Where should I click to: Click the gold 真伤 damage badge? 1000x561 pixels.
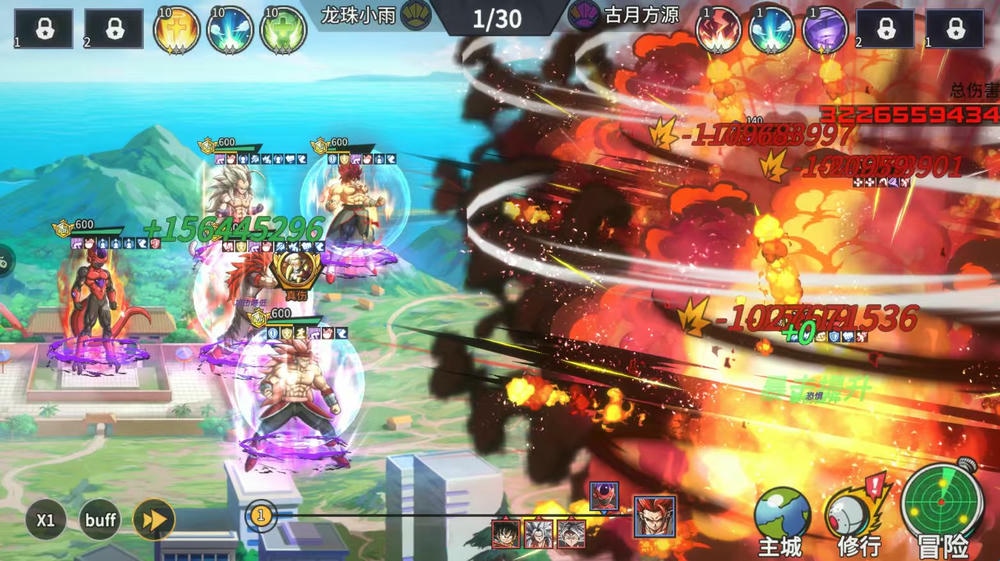[295, 272]
